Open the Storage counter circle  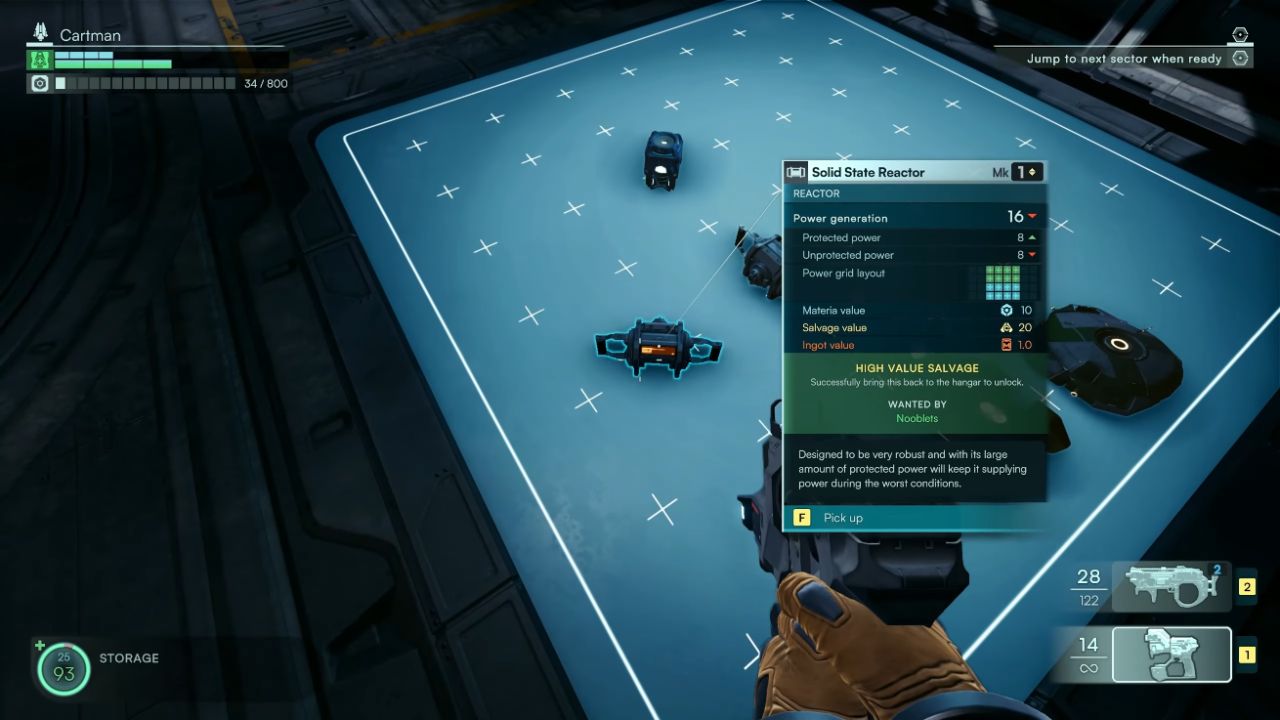(63, 669)
